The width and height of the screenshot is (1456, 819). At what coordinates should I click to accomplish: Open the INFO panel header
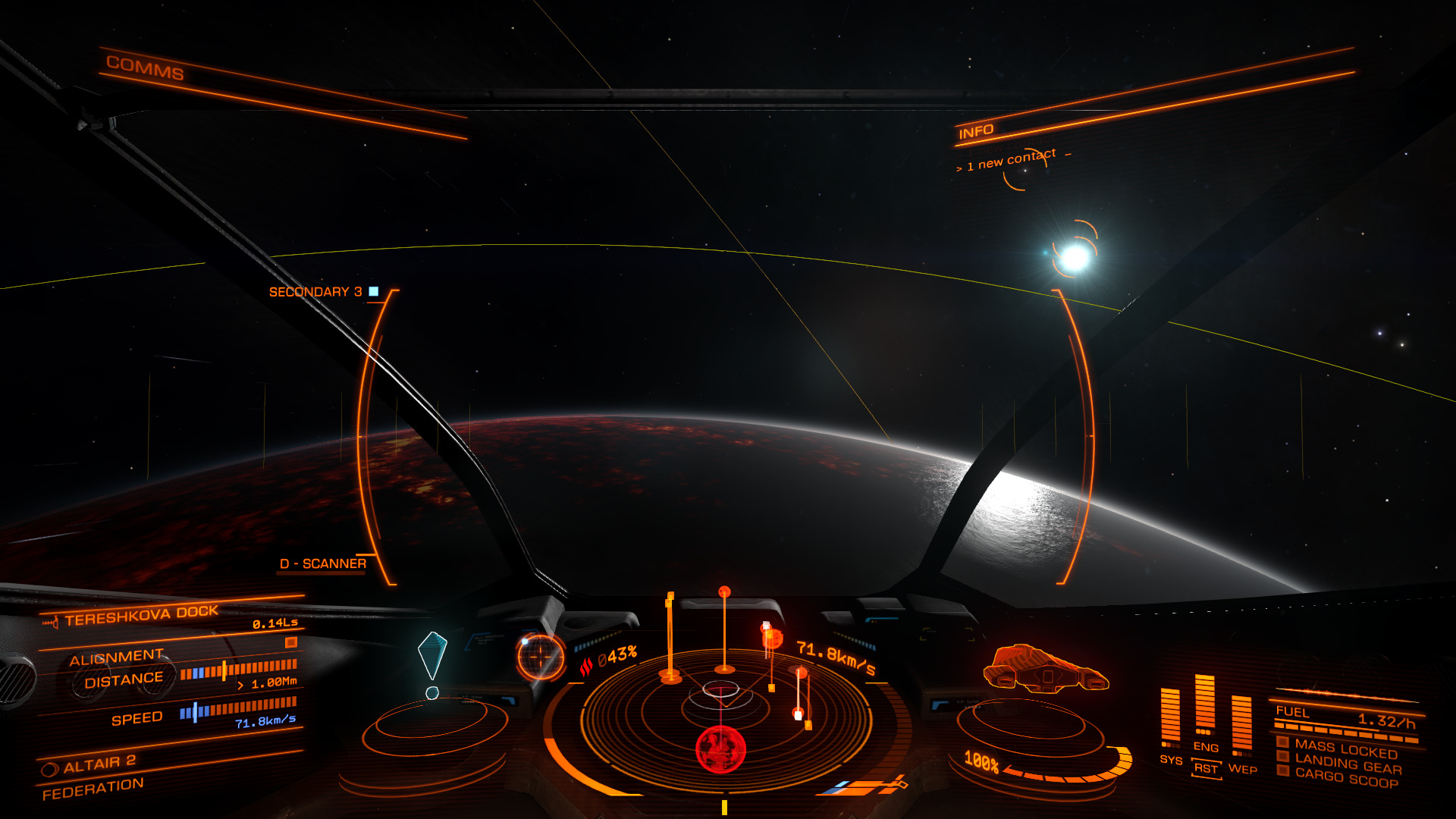(x=976, y=132)
